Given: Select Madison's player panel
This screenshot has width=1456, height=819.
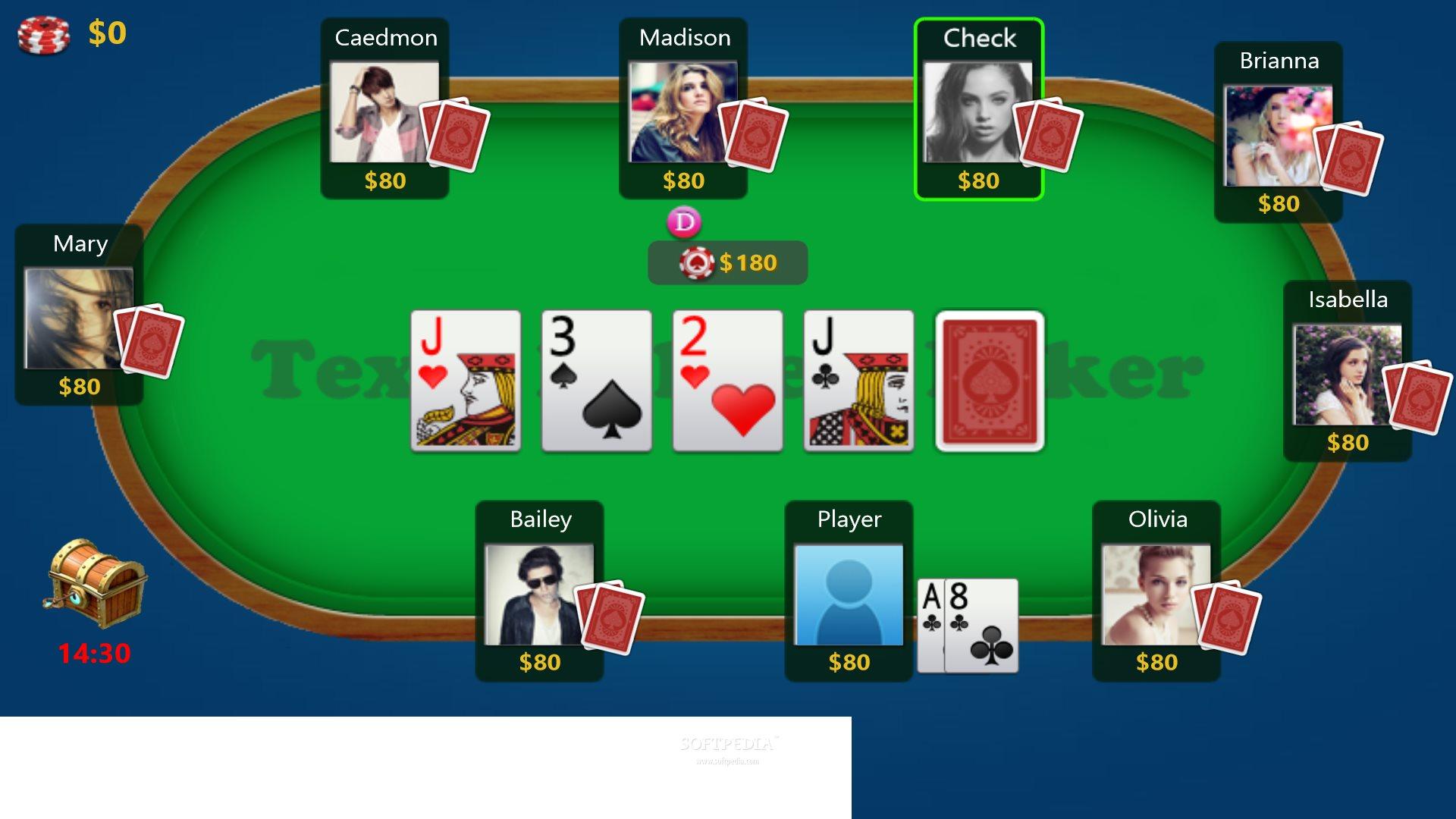Looking at the screenshot, I should [x=682, y=110].
